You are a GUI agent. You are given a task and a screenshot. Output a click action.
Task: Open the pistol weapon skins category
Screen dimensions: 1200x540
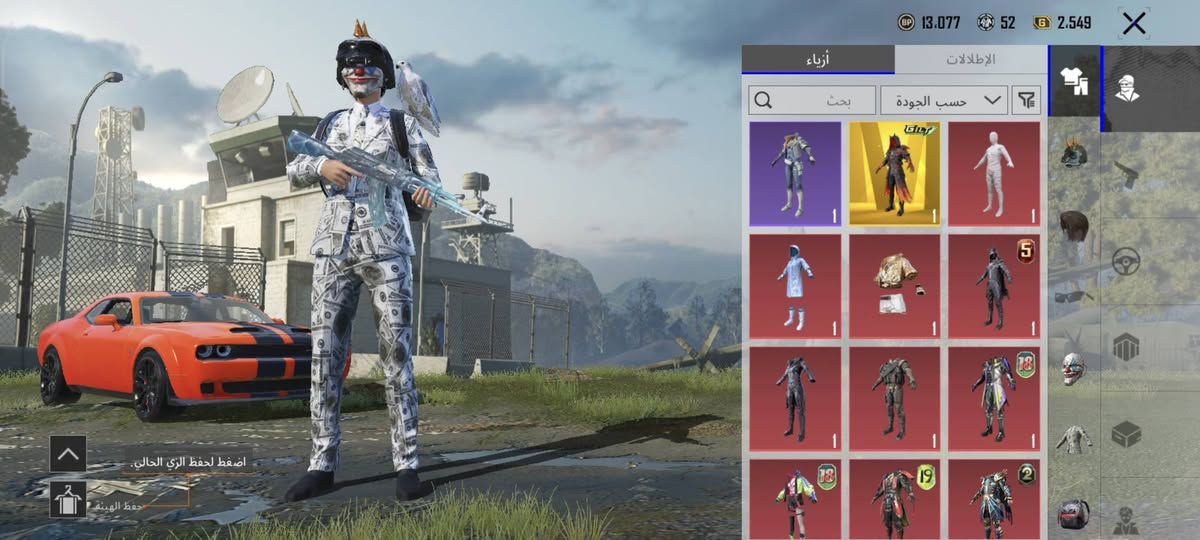[1127, 176]
